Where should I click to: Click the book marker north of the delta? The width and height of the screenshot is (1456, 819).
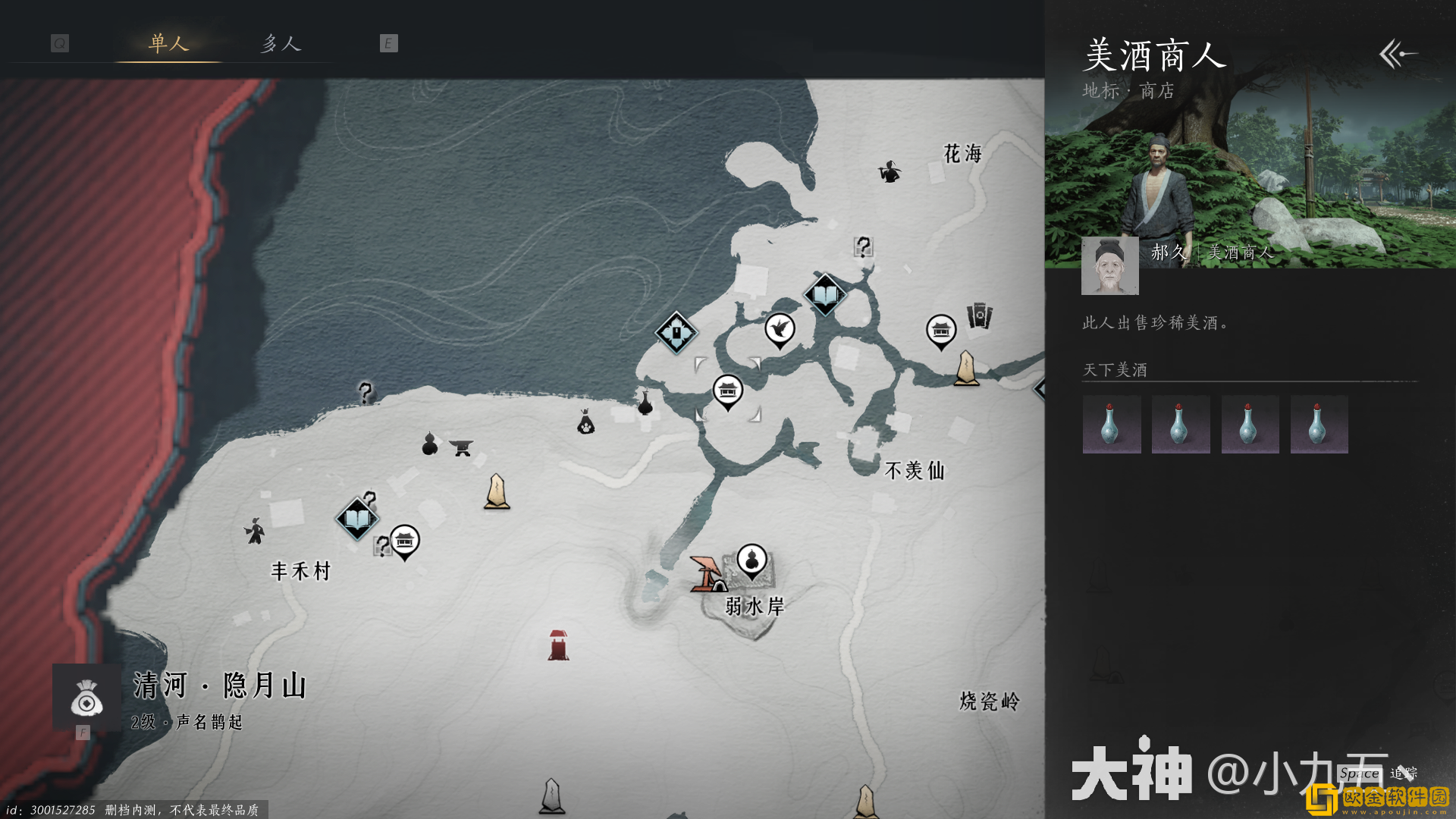pyautogui.click(x=824, y=294)
